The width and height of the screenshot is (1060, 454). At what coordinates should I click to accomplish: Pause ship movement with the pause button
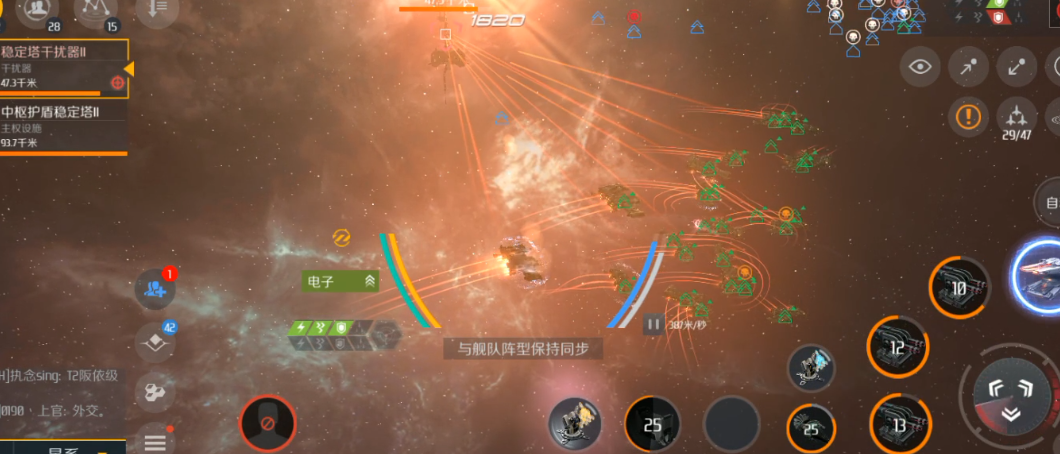point(653,323)
